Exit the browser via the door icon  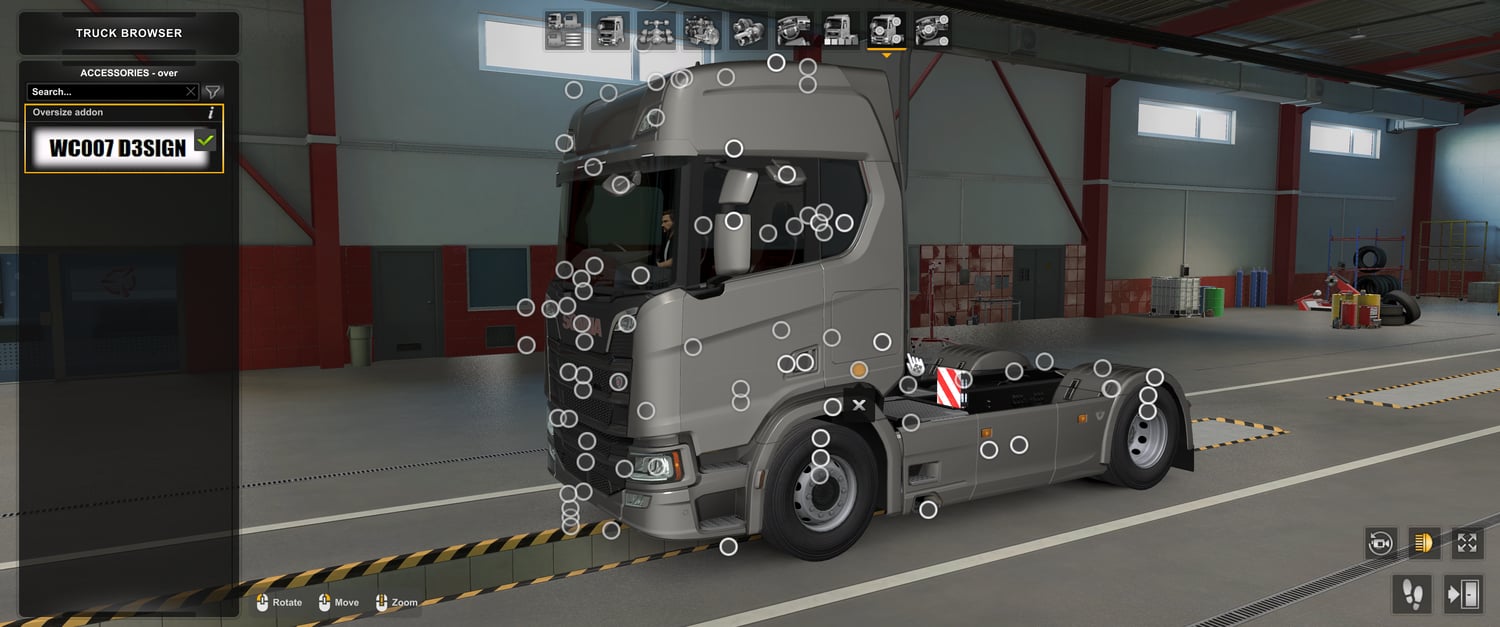tap(1462, 594)
